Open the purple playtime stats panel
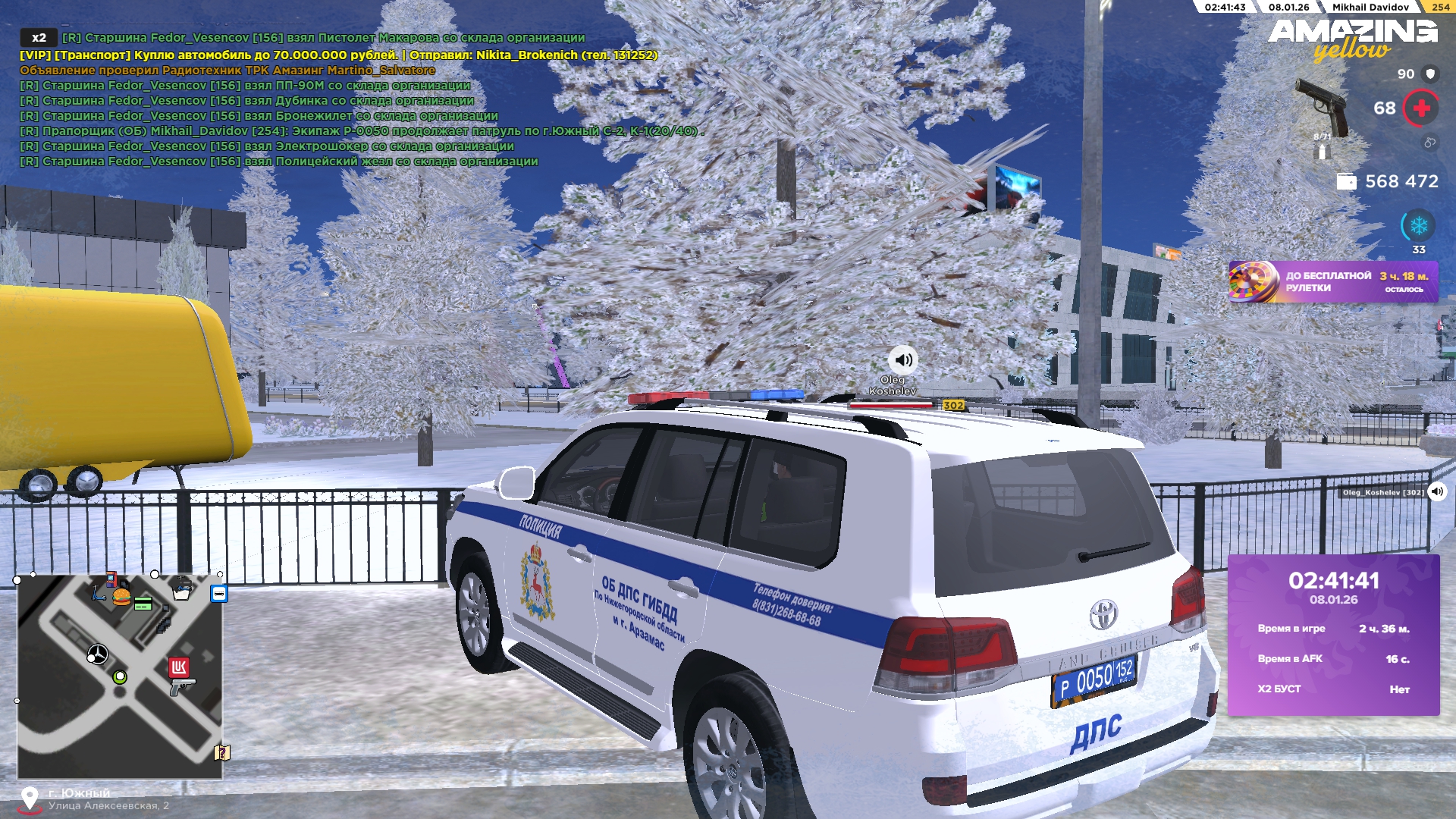This screenshot has width=1456, height=819. 1333,635
